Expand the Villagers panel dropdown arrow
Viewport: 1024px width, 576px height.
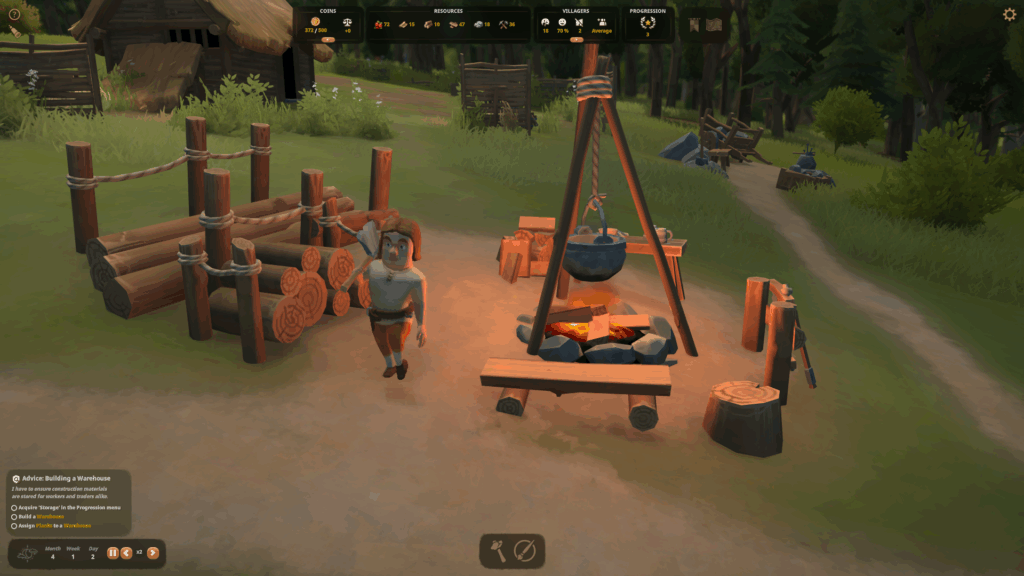(575, 40)
